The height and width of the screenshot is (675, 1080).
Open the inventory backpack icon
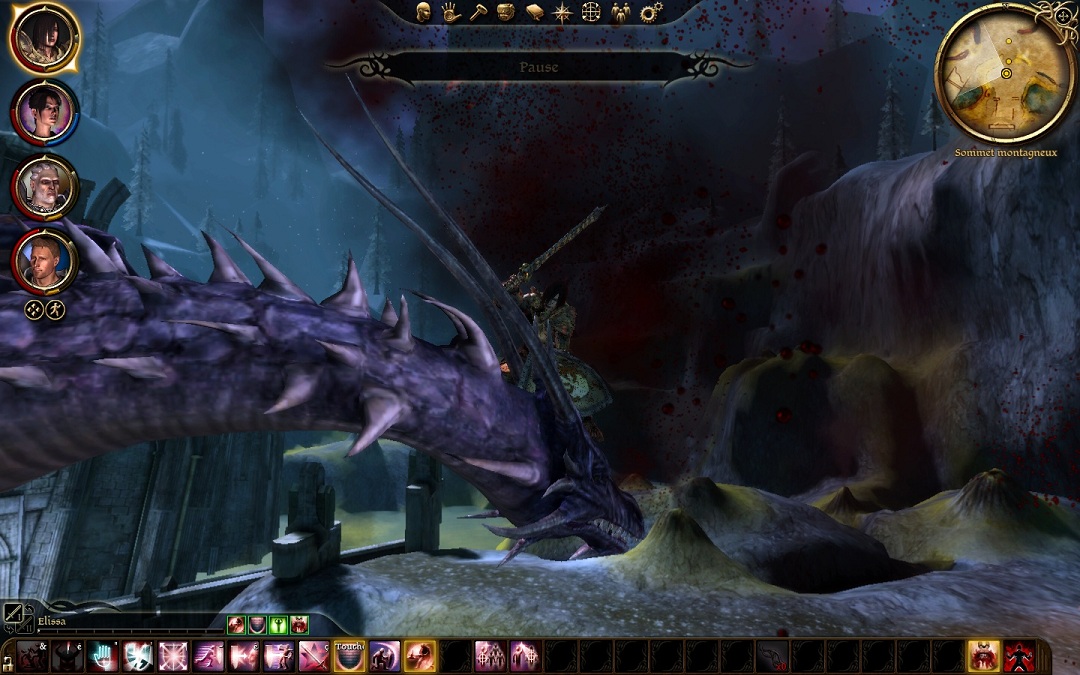pyautogui.click(x=506, y=12)
